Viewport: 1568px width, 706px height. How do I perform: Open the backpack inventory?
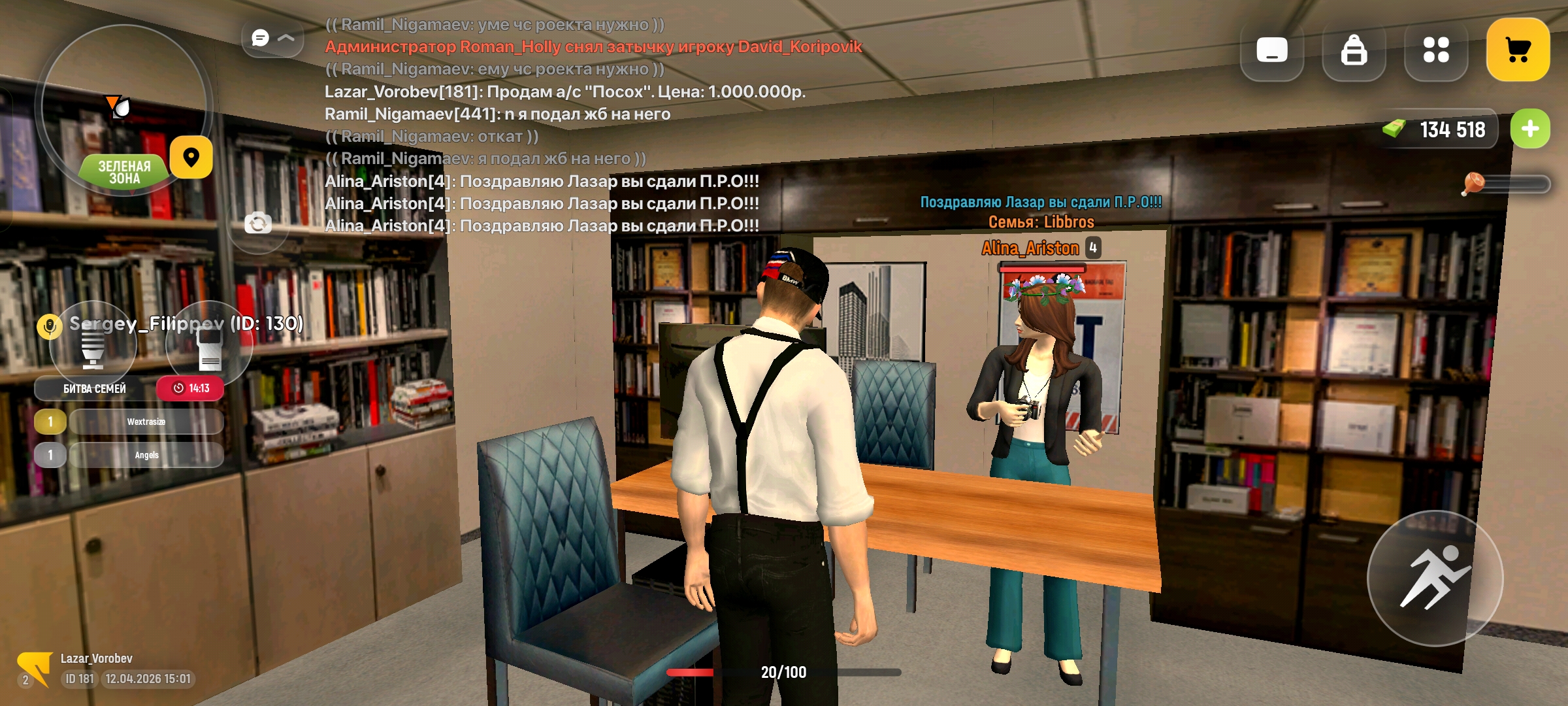coord(1354,50)
